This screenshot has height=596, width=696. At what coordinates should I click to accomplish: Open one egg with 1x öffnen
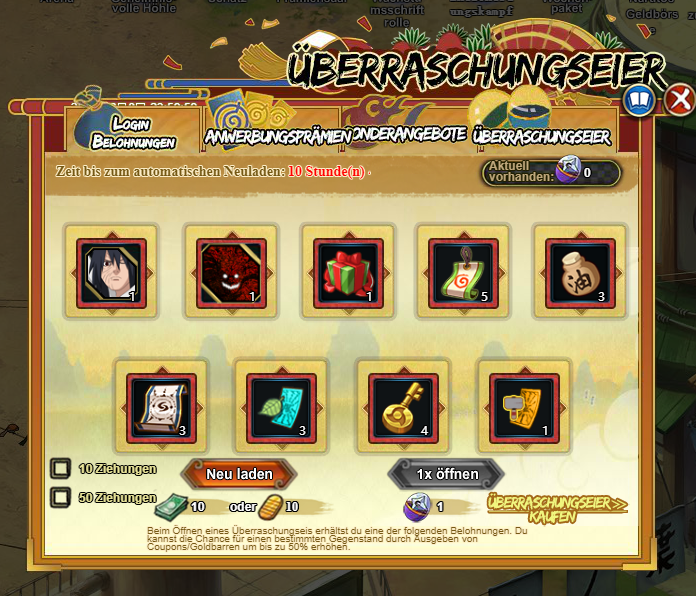pos(447,473)
